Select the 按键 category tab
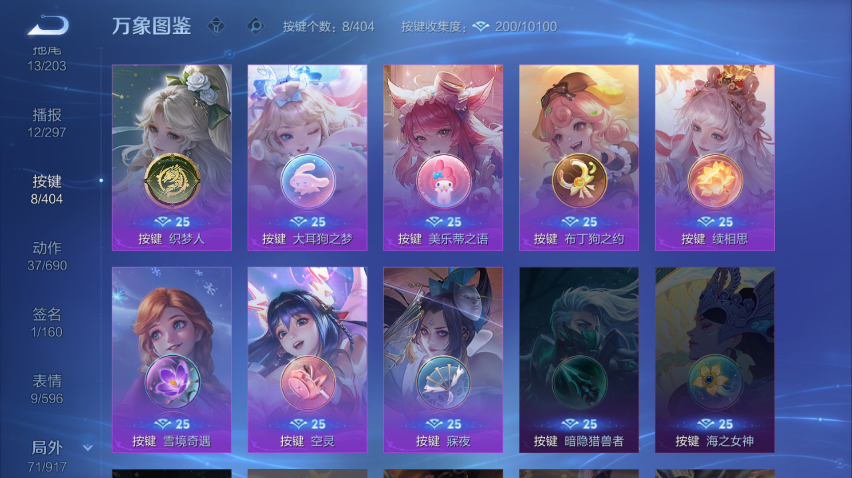The image size is (852, 478). click(47, 189)
